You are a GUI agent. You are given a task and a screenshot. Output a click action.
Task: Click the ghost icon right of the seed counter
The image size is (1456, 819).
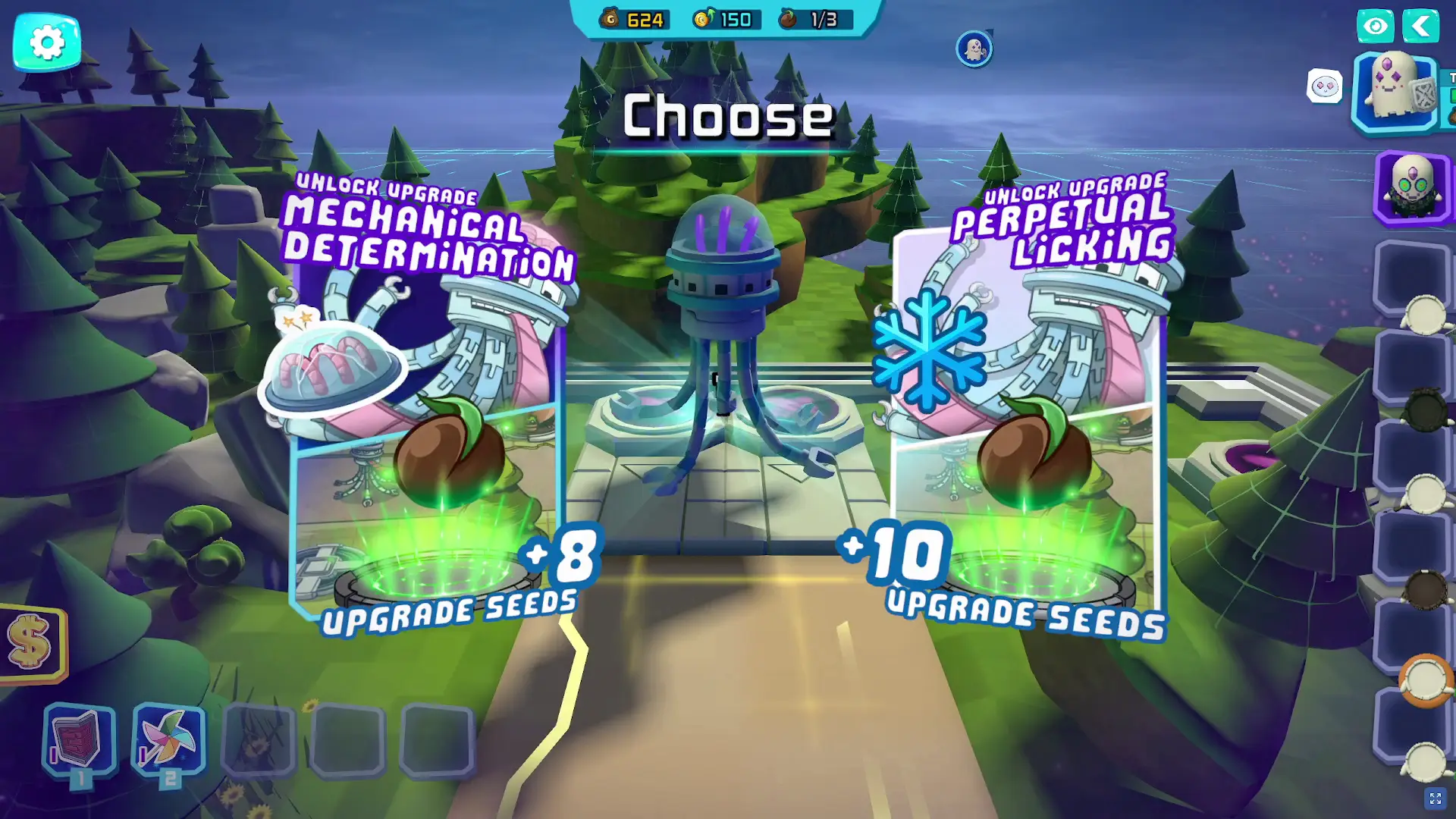[x=974, y=48]
